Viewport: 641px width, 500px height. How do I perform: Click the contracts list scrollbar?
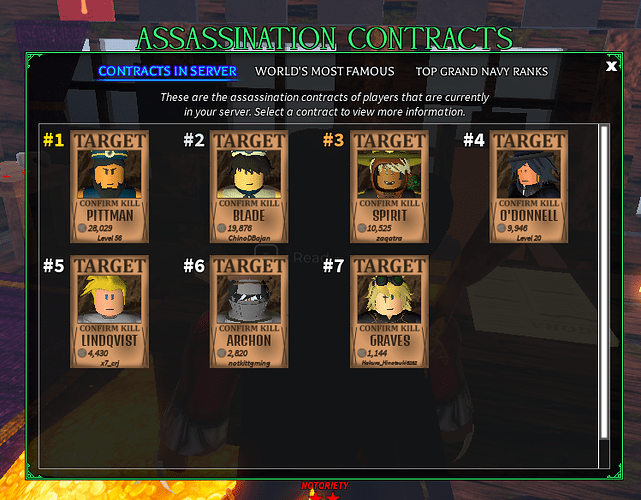point(603,280)
